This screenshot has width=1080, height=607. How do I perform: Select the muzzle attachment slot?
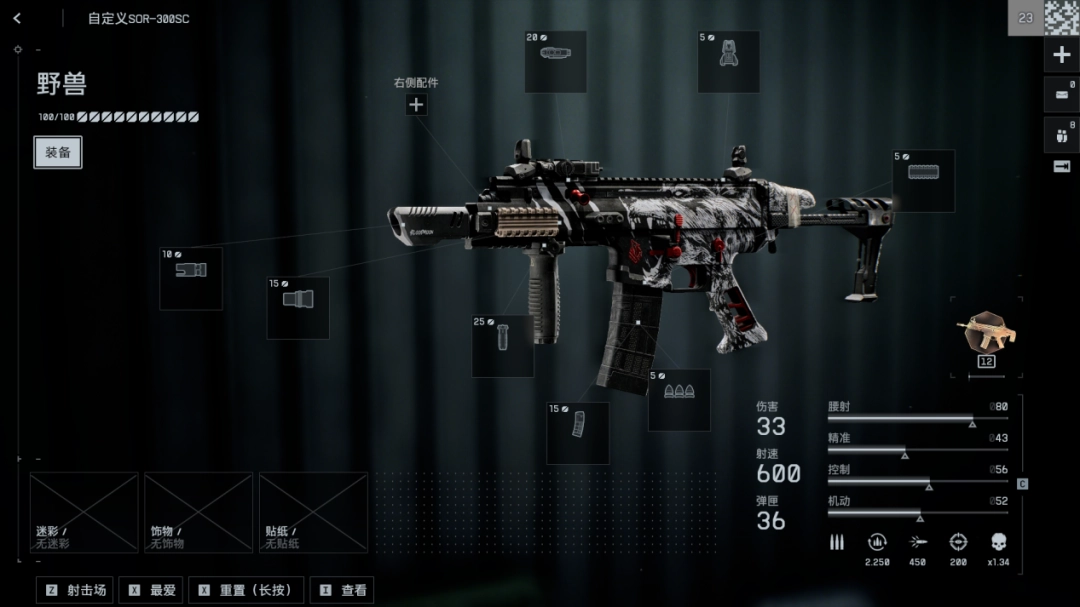coord(191,278)
